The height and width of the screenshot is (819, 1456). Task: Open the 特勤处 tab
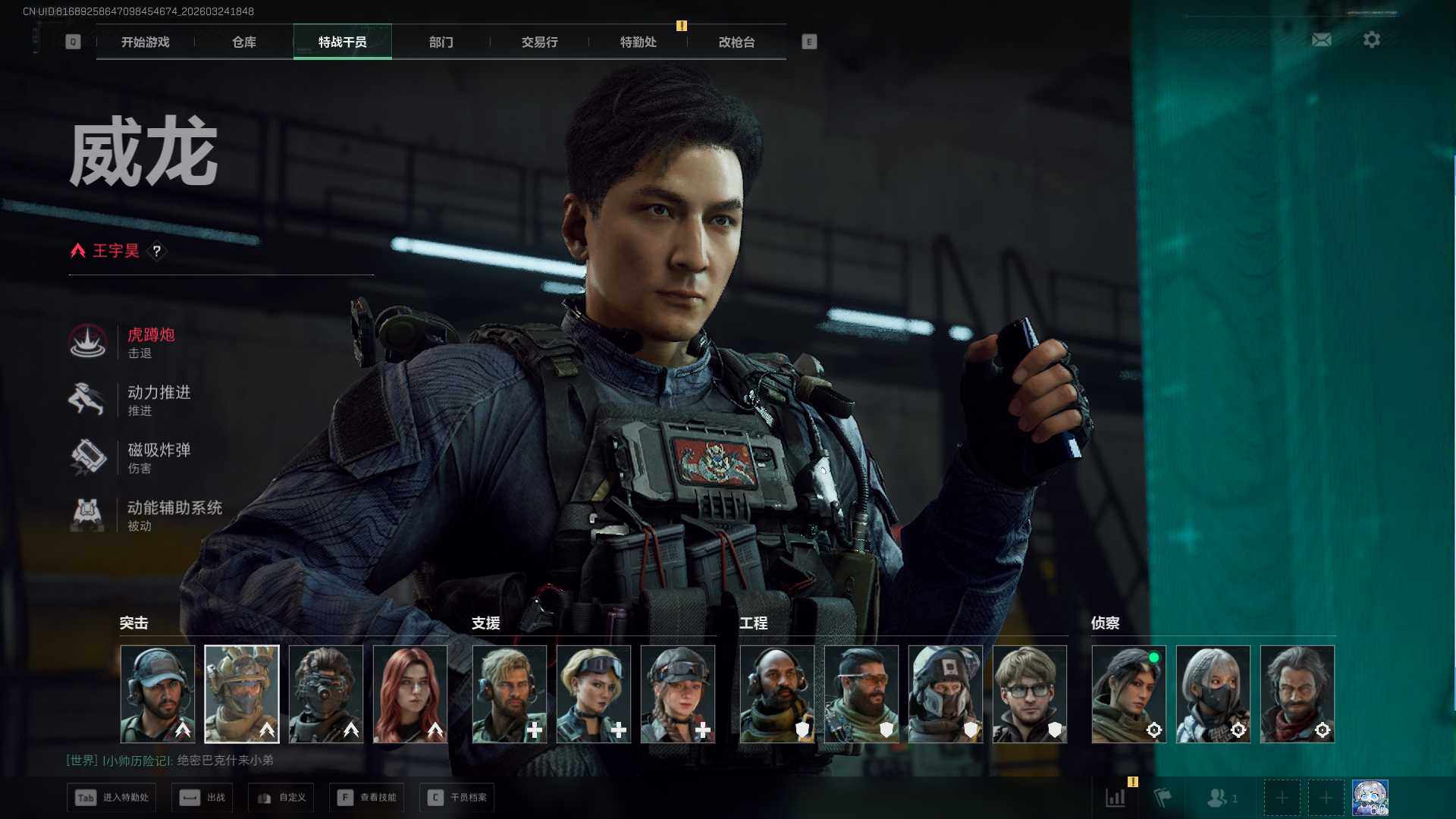coord(638,42)
